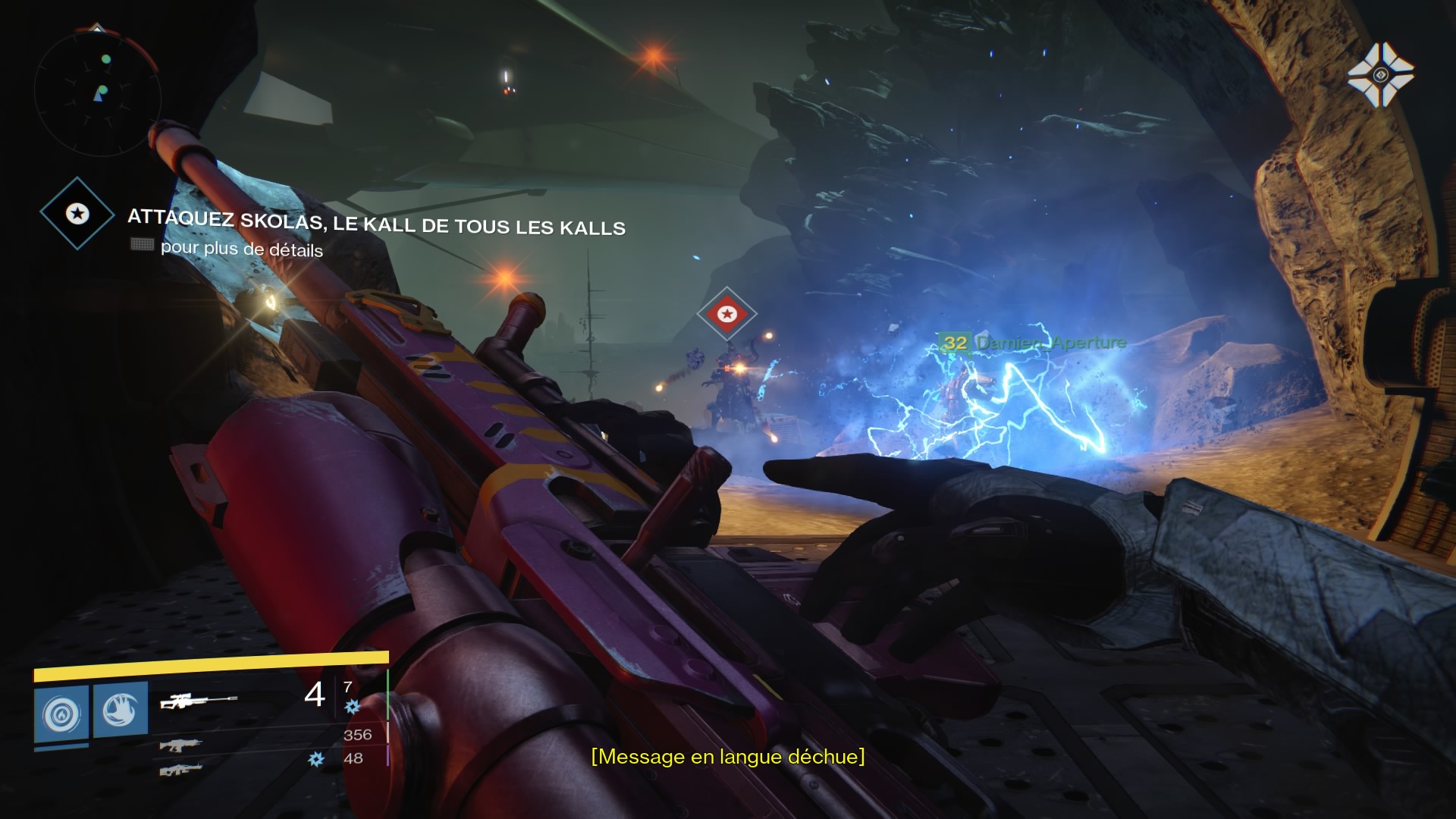Select the Damien_Aperture player nametag
The width and height of the screenshot is (1456, 819).
pos(1034,343)
